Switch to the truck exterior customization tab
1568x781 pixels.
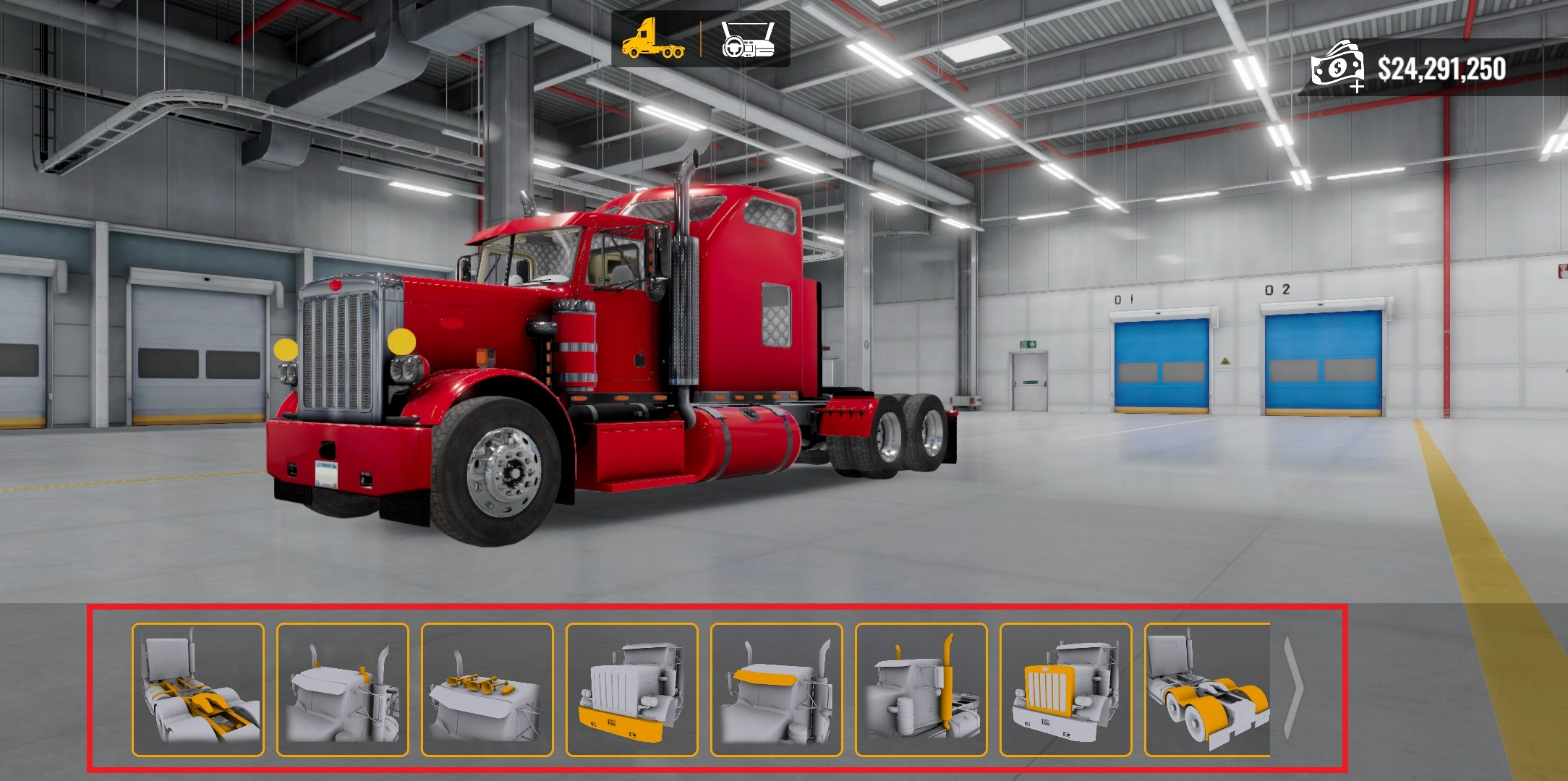pos(653,40)
